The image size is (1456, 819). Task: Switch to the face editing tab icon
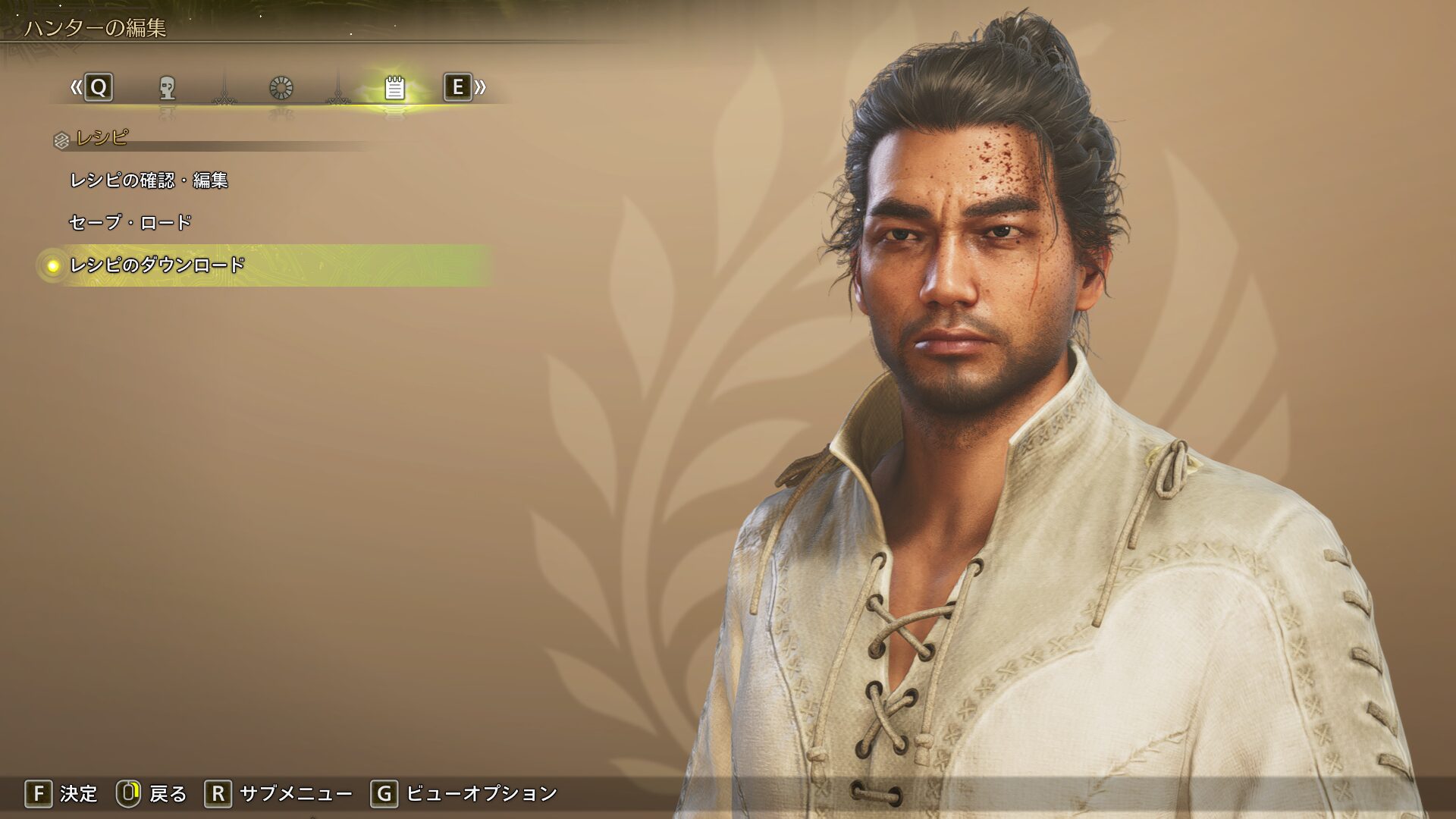168,88
